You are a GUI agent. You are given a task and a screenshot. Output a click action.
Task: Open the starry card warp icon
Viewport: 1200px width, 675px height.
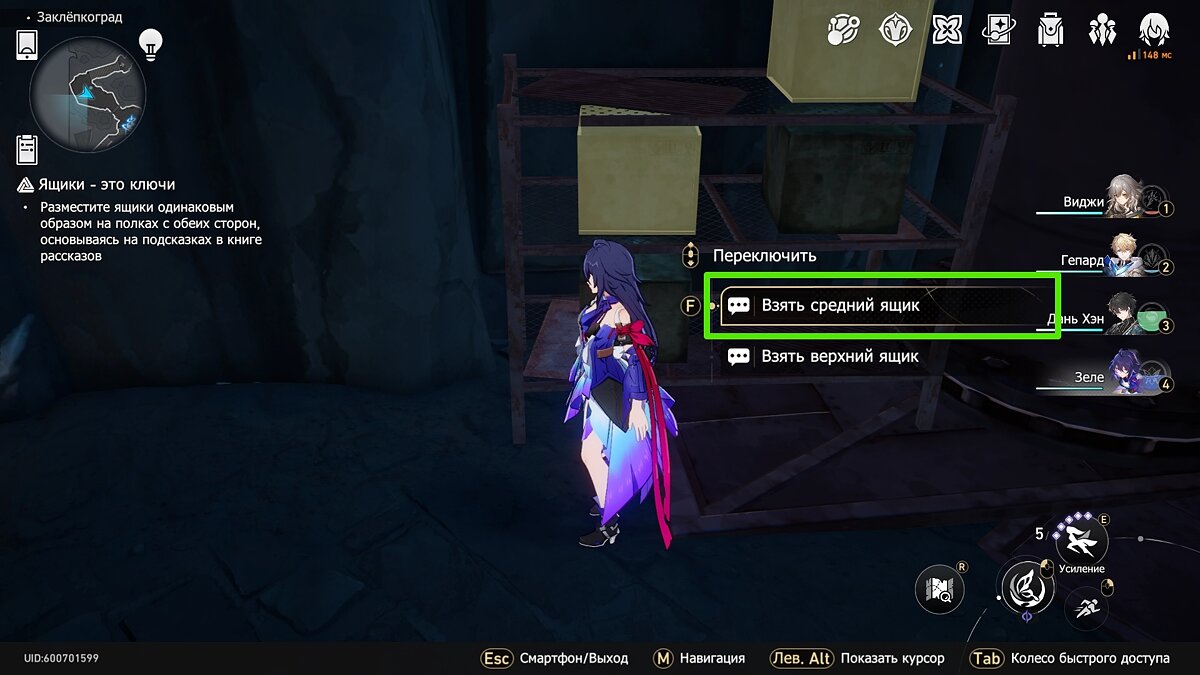click(x=998, y=30)
